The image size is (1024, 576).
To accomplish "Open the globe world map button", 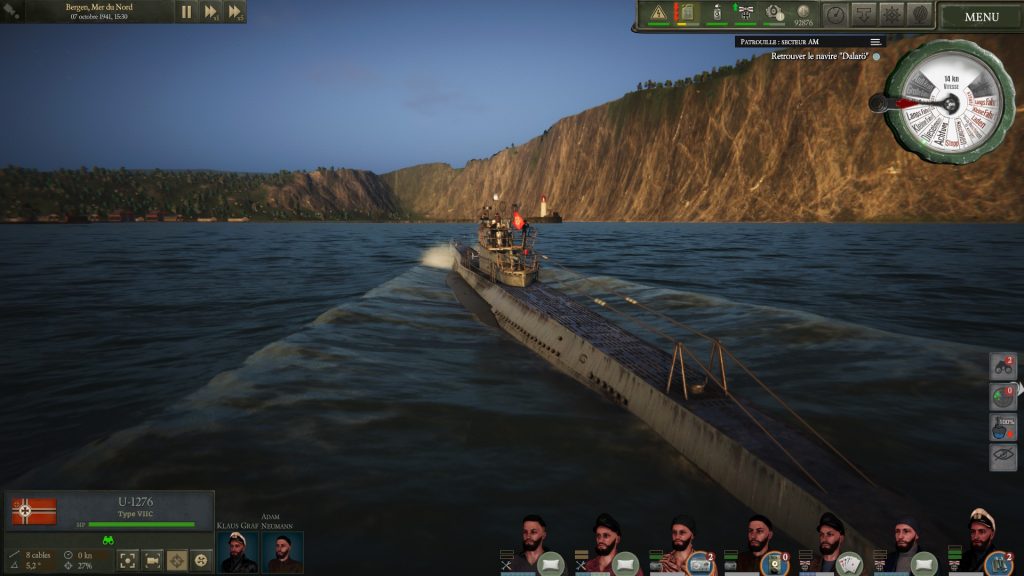I will point(919,14).
